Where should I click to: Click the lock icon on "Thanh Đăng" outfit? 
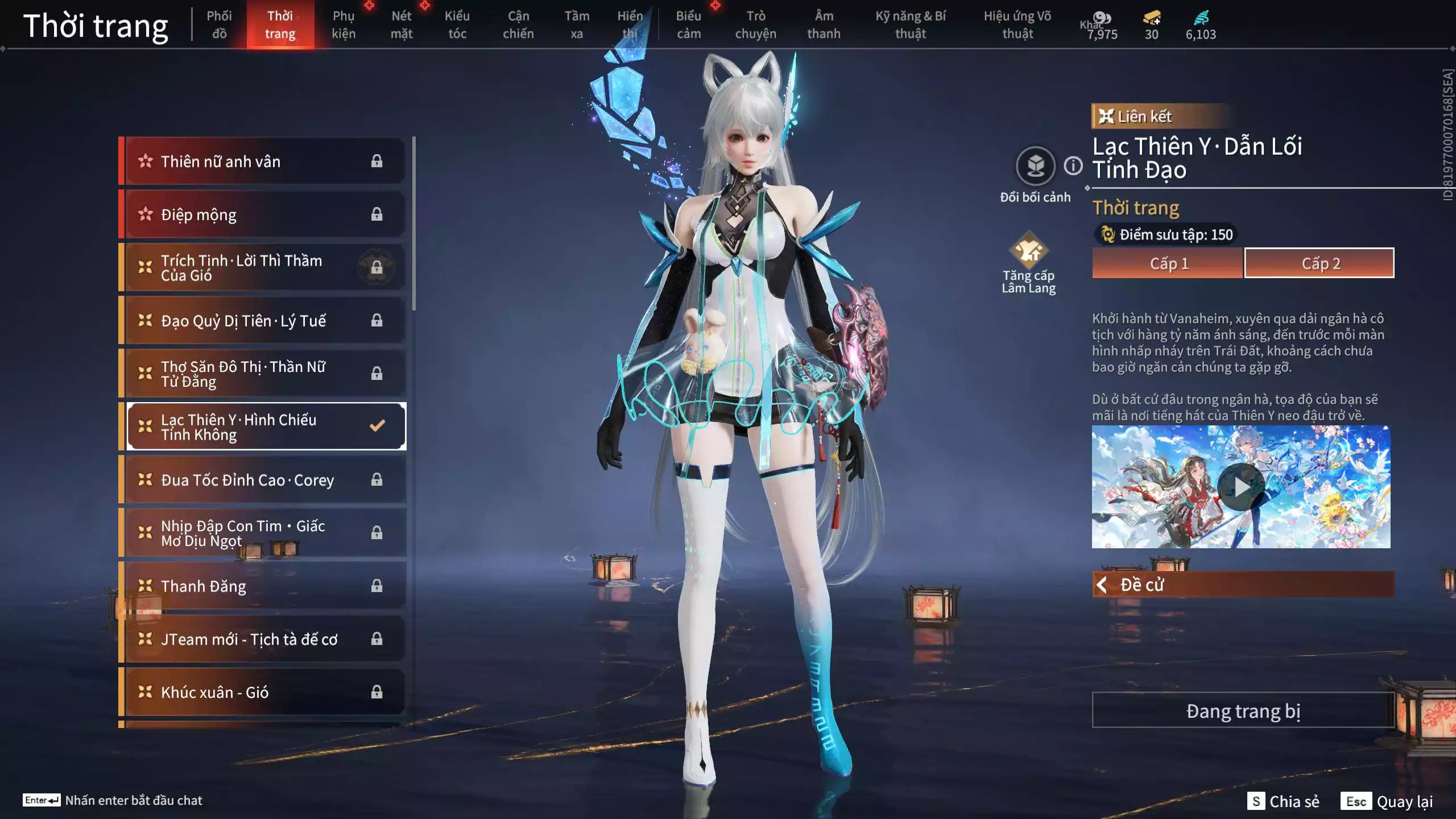(377, 586)
